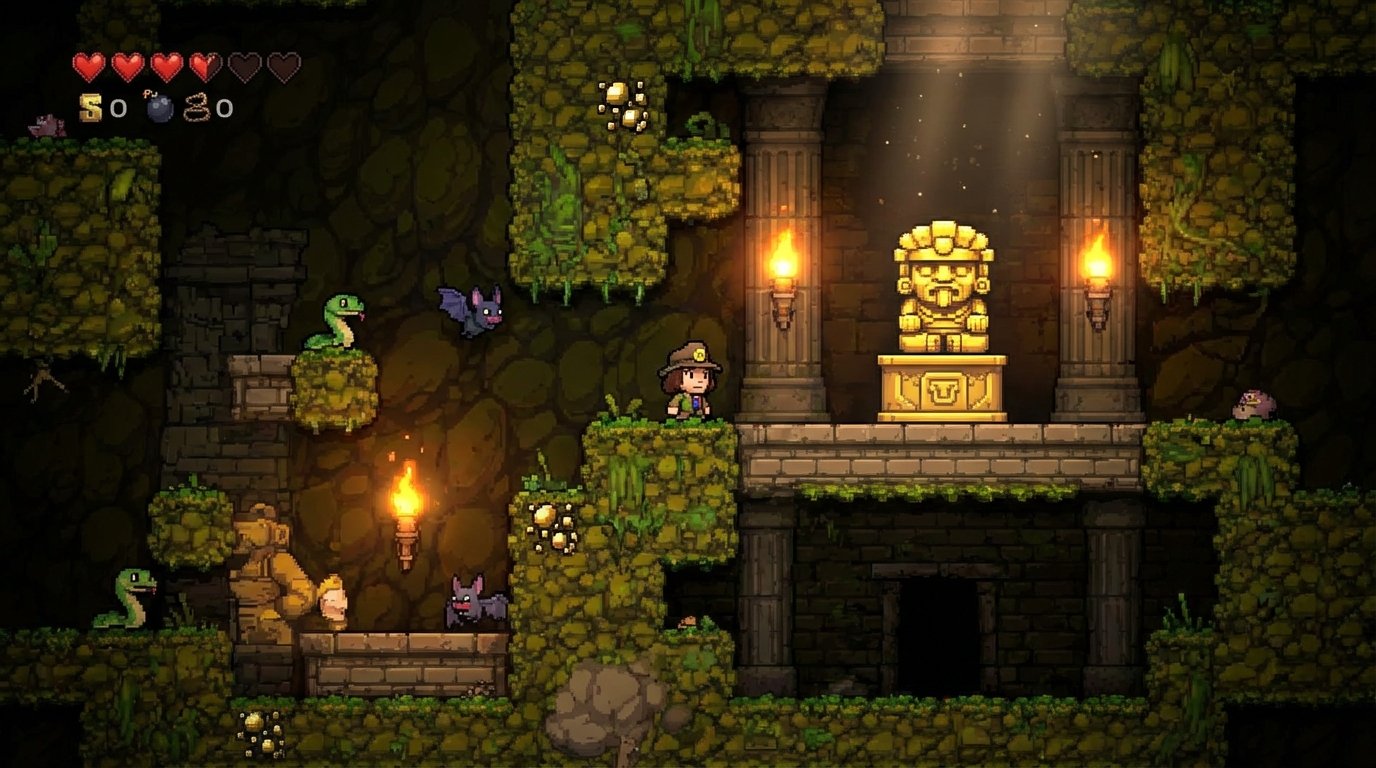Select the gold dollar sign money icon

tap(90, 105)
